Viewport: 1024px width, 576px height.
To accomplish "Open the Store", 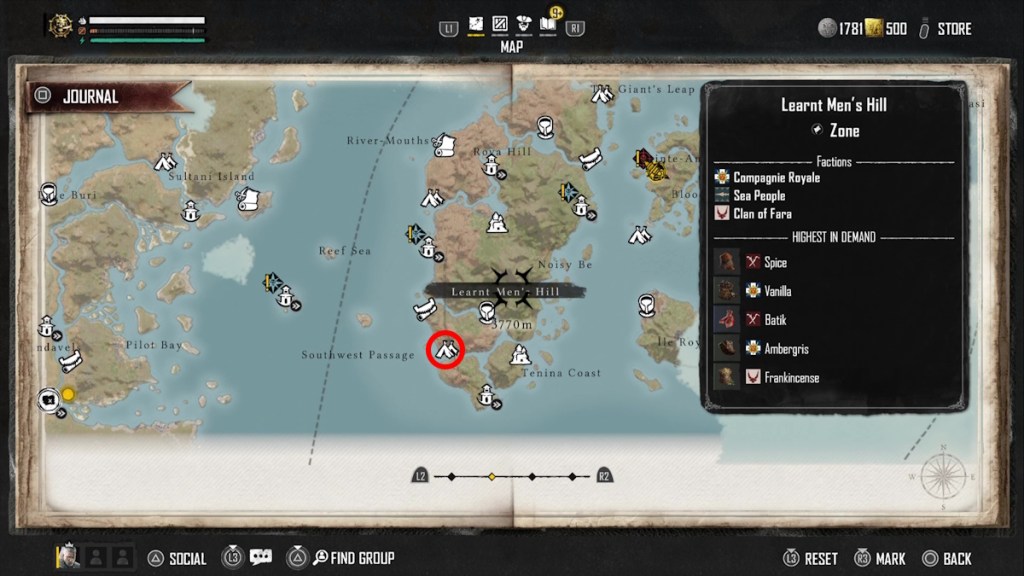I will (x=953, y=29).
